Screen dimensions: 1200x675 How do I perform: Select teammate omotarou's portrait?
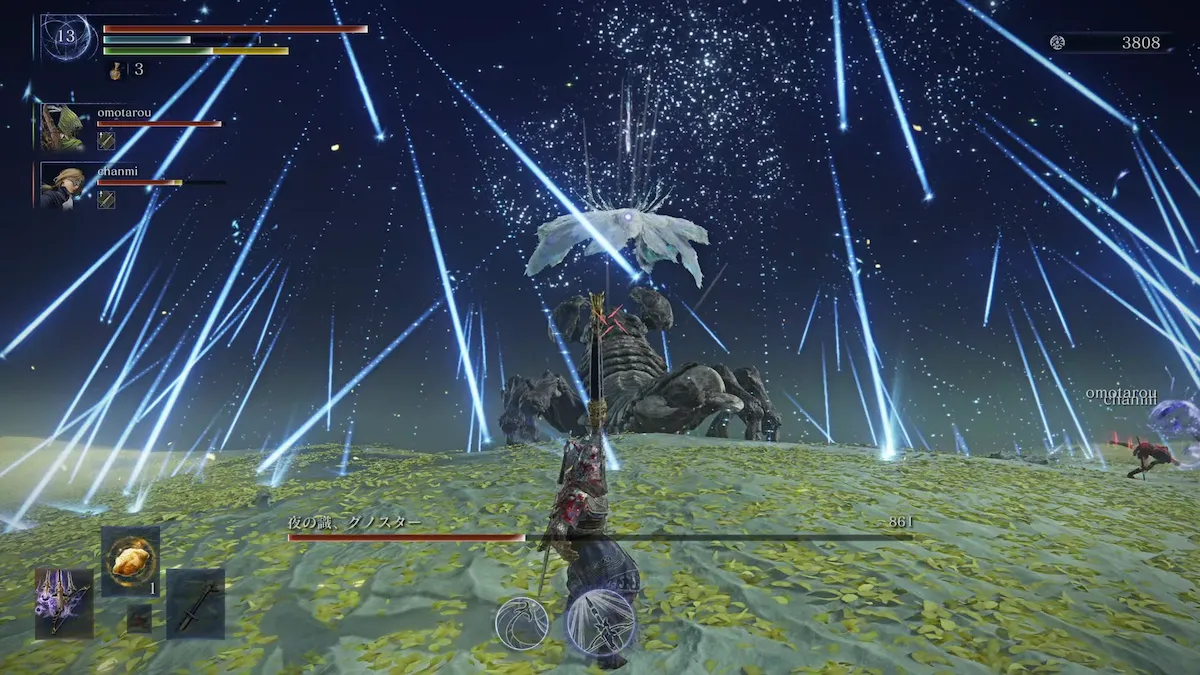62,127
